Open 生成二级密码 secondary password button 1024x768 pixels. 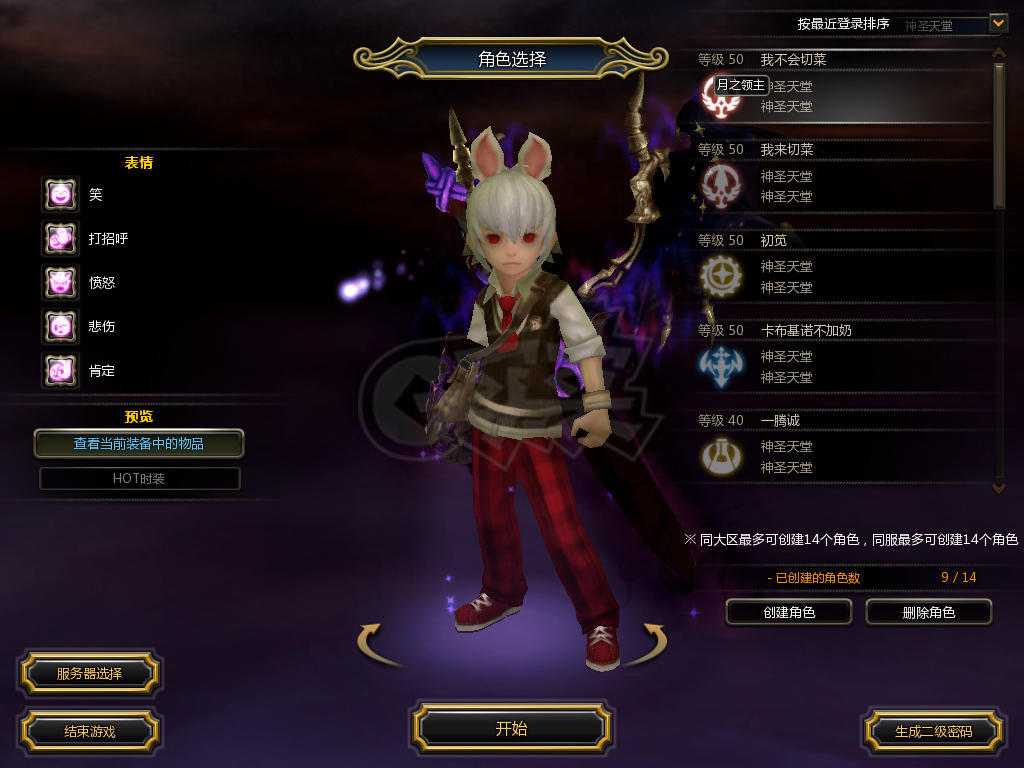pyautogui.click(x=933, y=731)
